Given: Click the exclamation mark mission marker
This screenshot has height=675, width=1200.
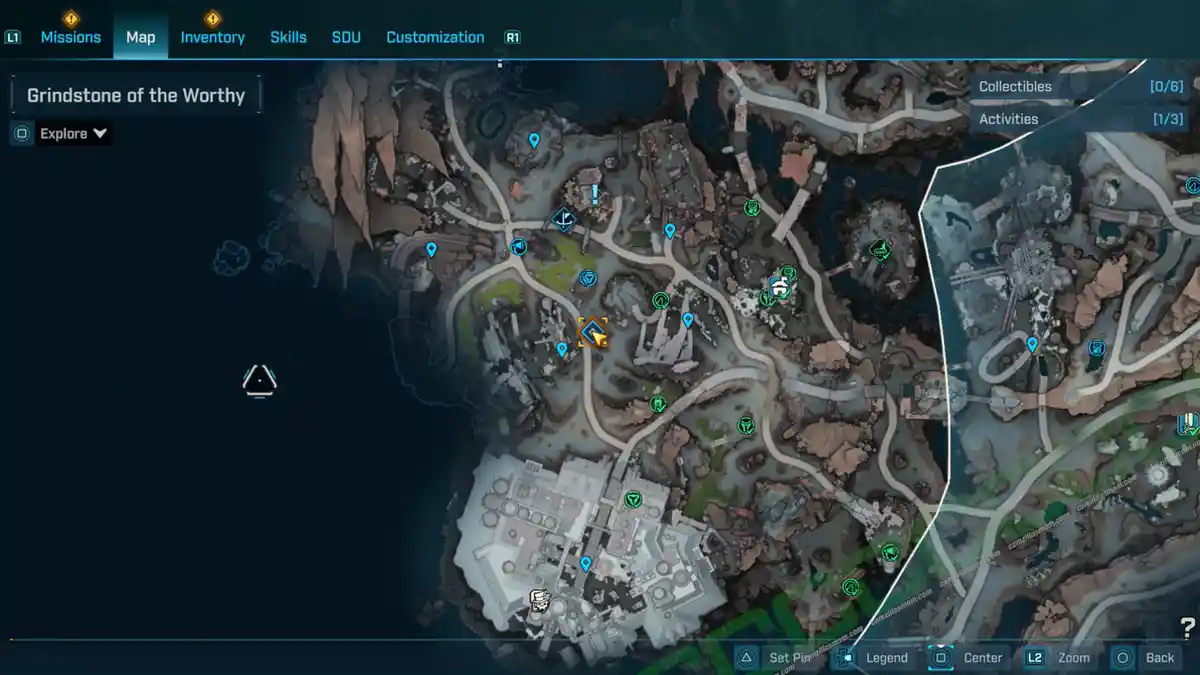Looking at the screenshot, I should click(595, 194).
